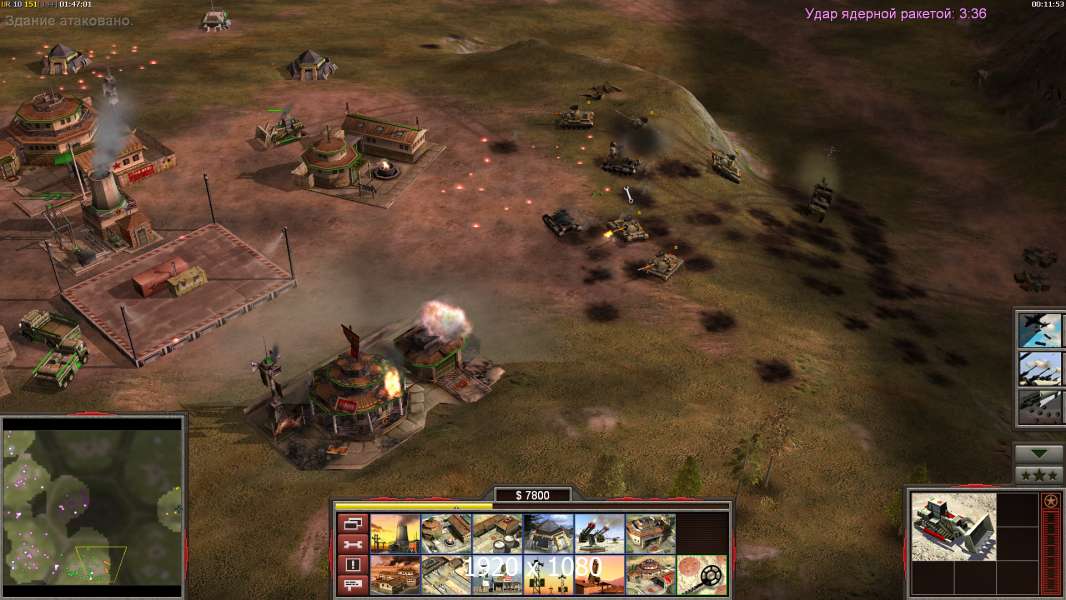
Task: Select the Speaker Tower build icon
Action: pos(549,574)
